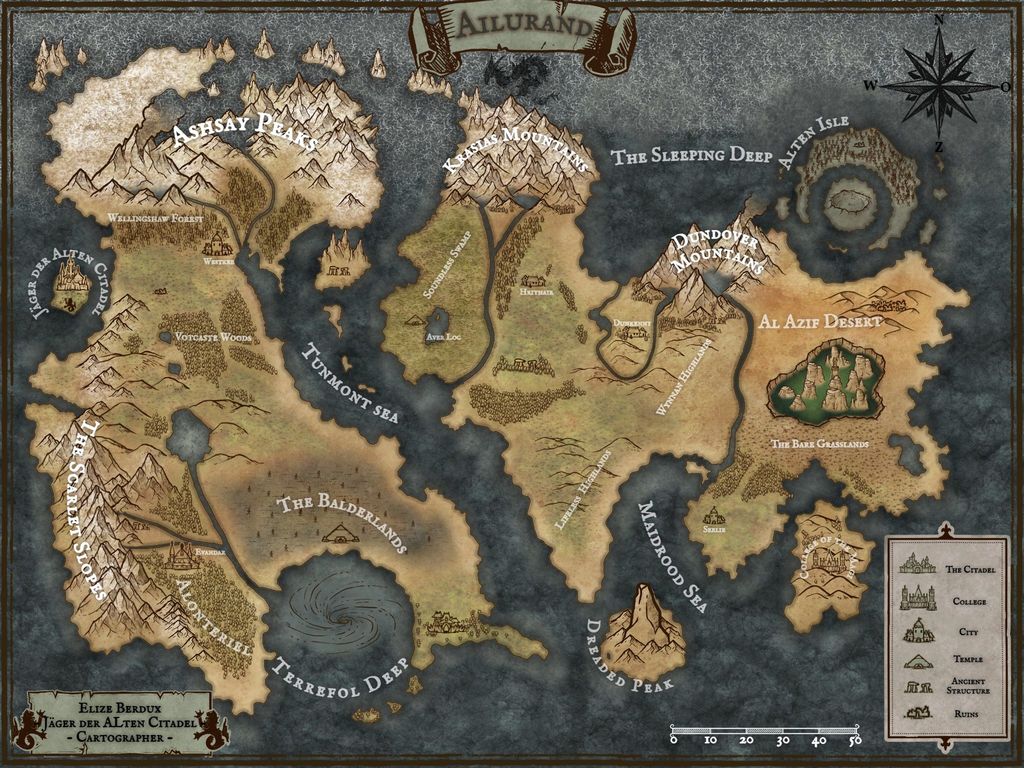Click the compass rose
This screenshot has width=1024, height=768.
click(939, 85)
